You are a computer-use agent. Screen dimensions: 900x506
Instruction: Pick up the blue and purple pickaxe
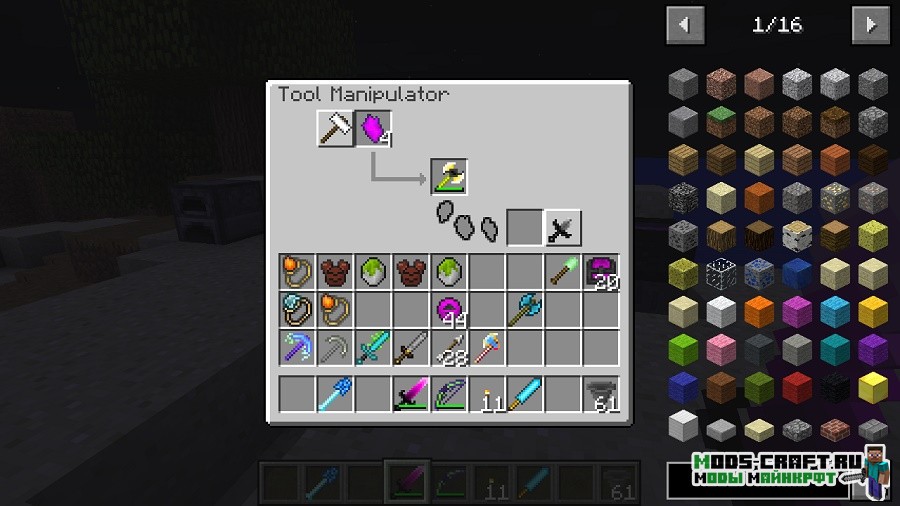pyautogui.click(x=297, y=348)
